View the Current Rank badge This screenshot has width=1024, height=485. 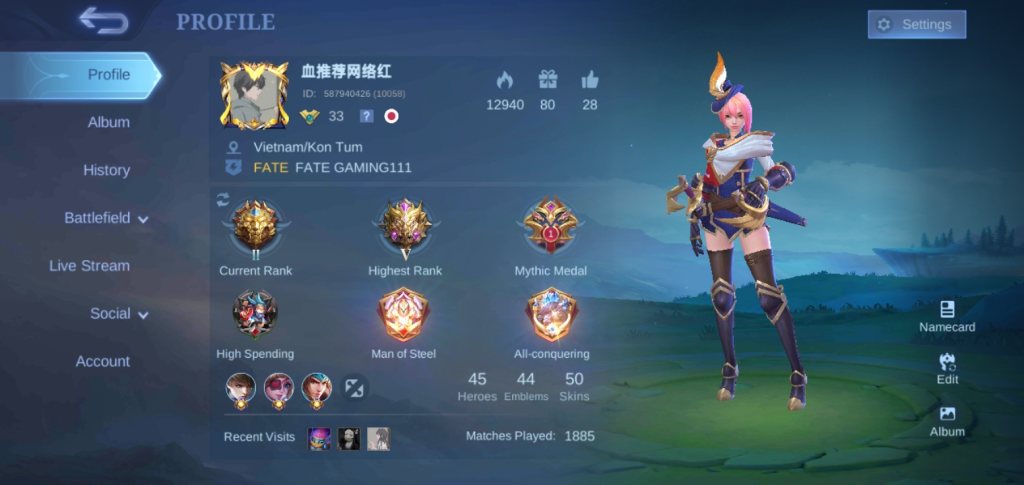click(255, 229)
